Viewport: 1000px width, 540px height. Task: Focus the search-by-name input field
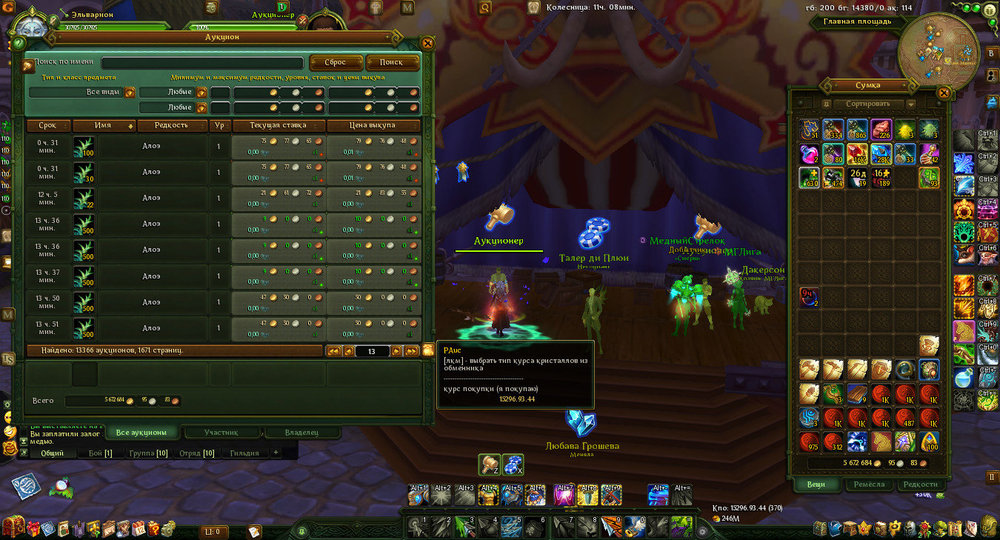tap(202, 63)
